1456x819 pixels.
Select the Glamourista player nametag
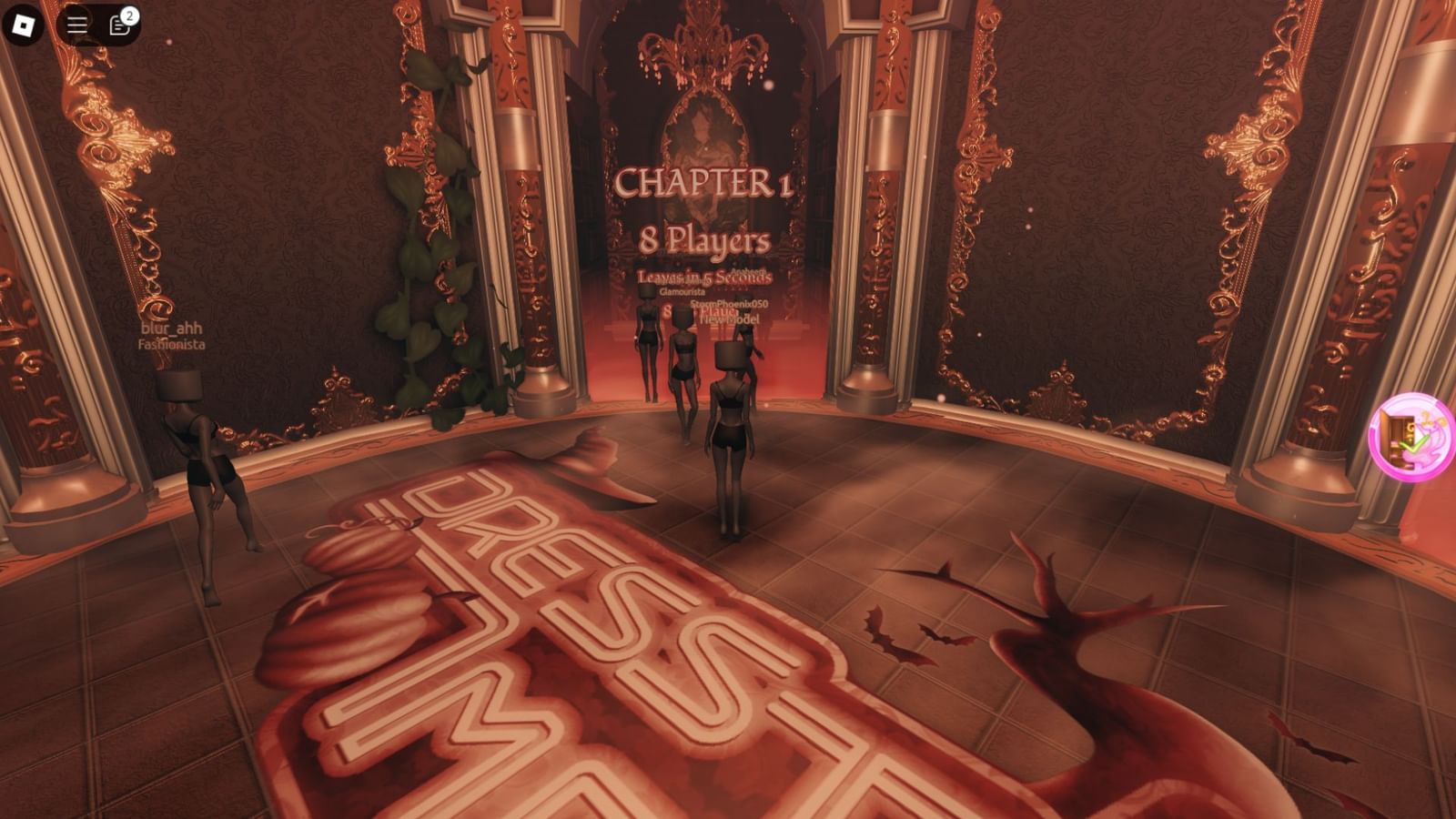click(x=683, y=292)
